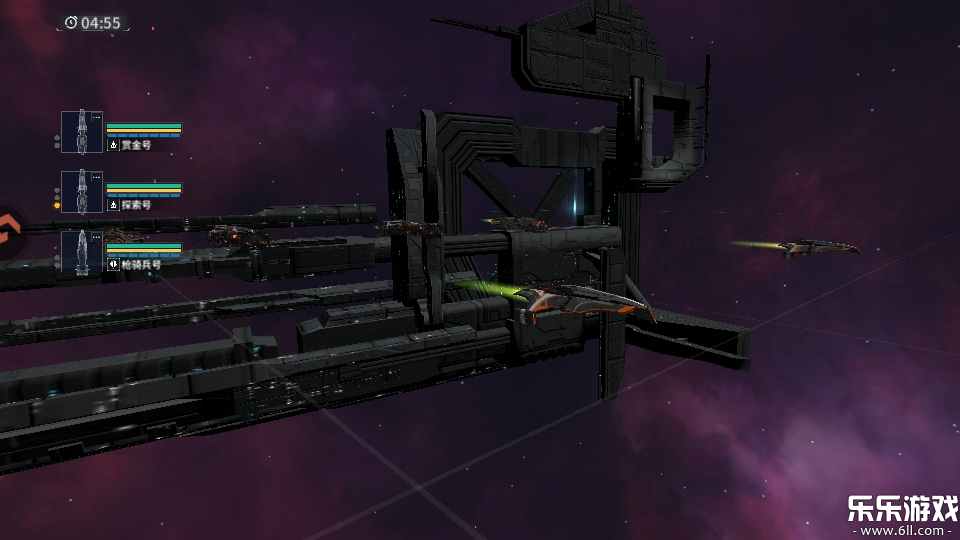Open the options dots on 赏金号 portrait
Image resolution: width=960 pixels, height=540 pixels.
96,117
